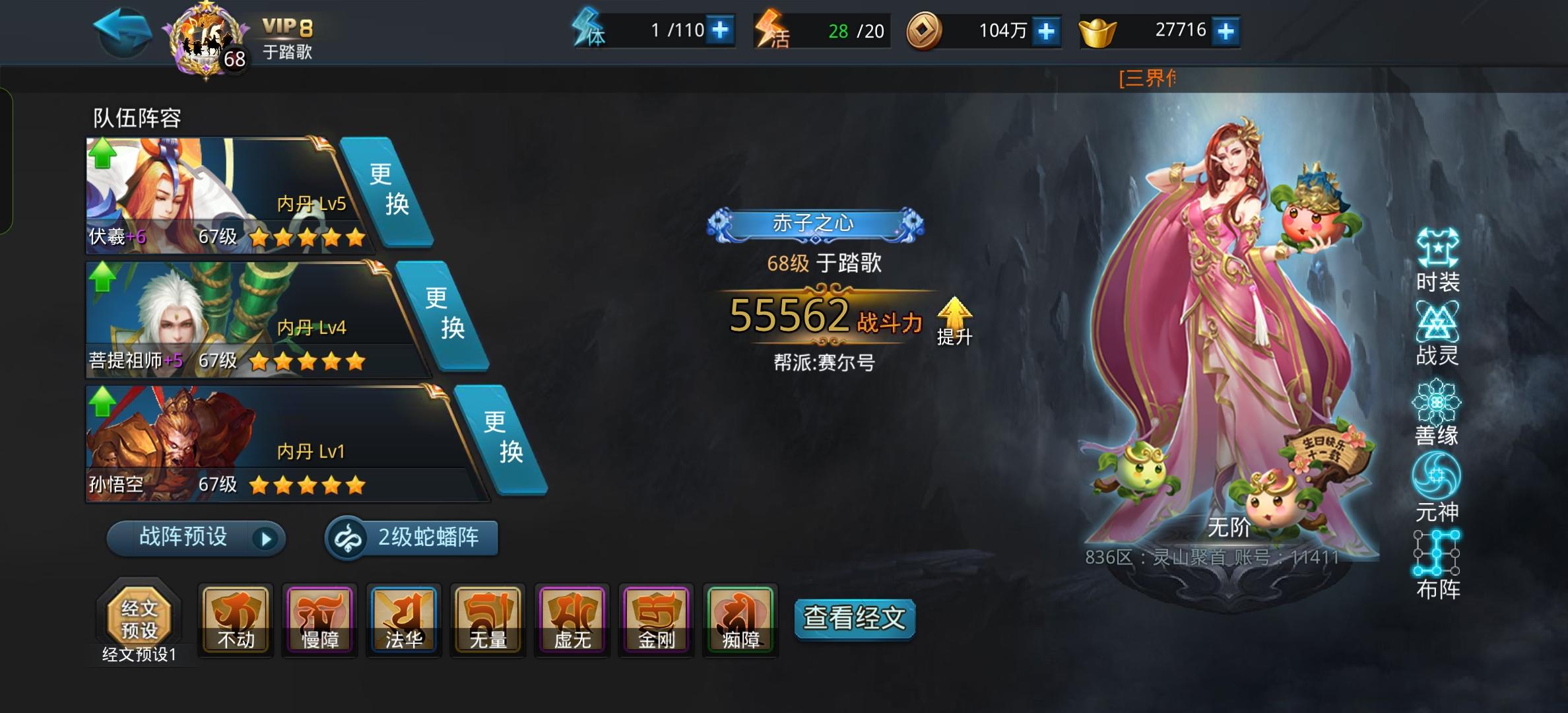Screen dimensions: 1568x713
Task: Select the 慢障 scripture slot
Action: 319,619
